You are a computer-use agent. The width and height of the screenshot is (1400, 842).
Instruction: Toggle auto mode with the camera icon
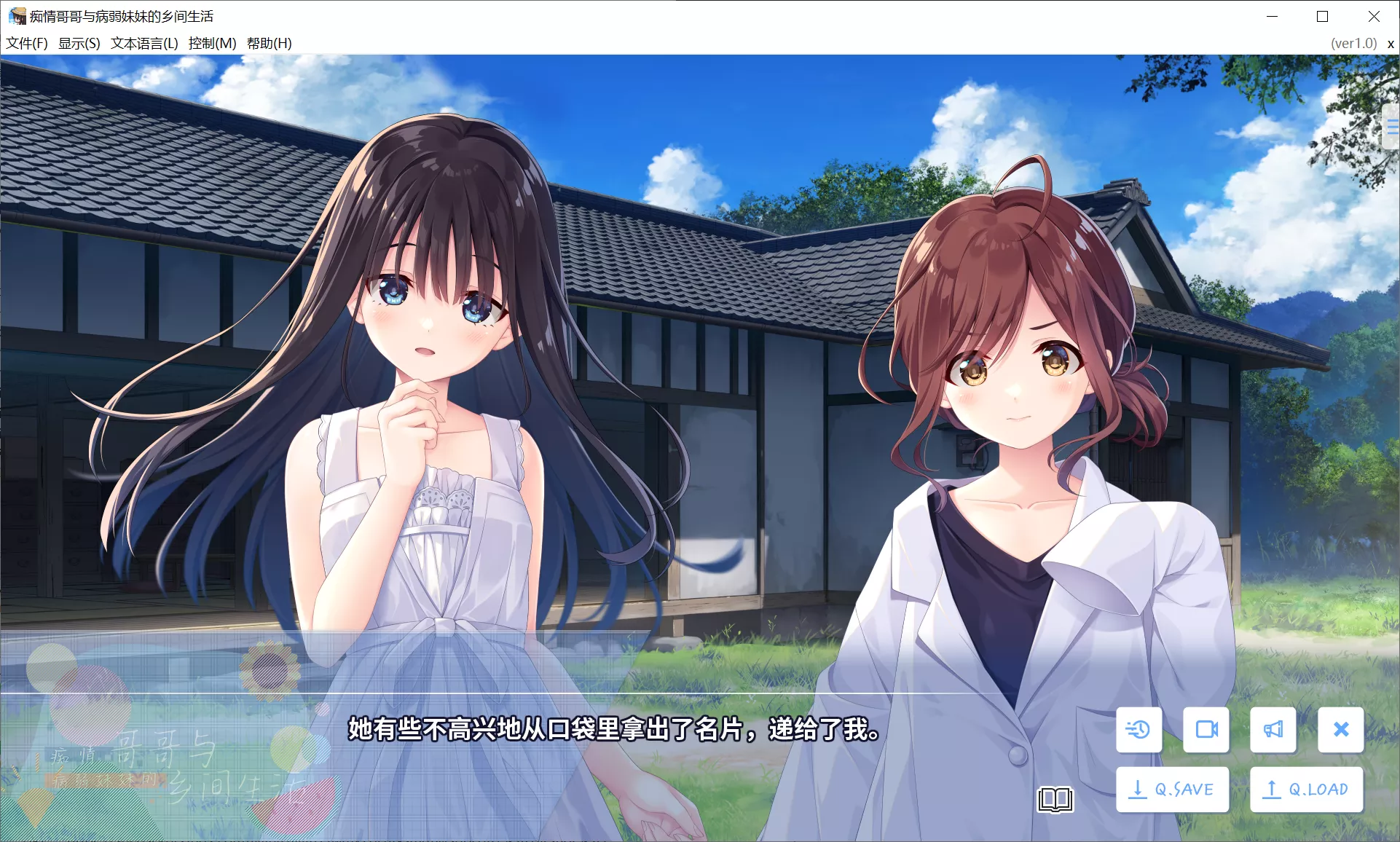point(1206,729)
